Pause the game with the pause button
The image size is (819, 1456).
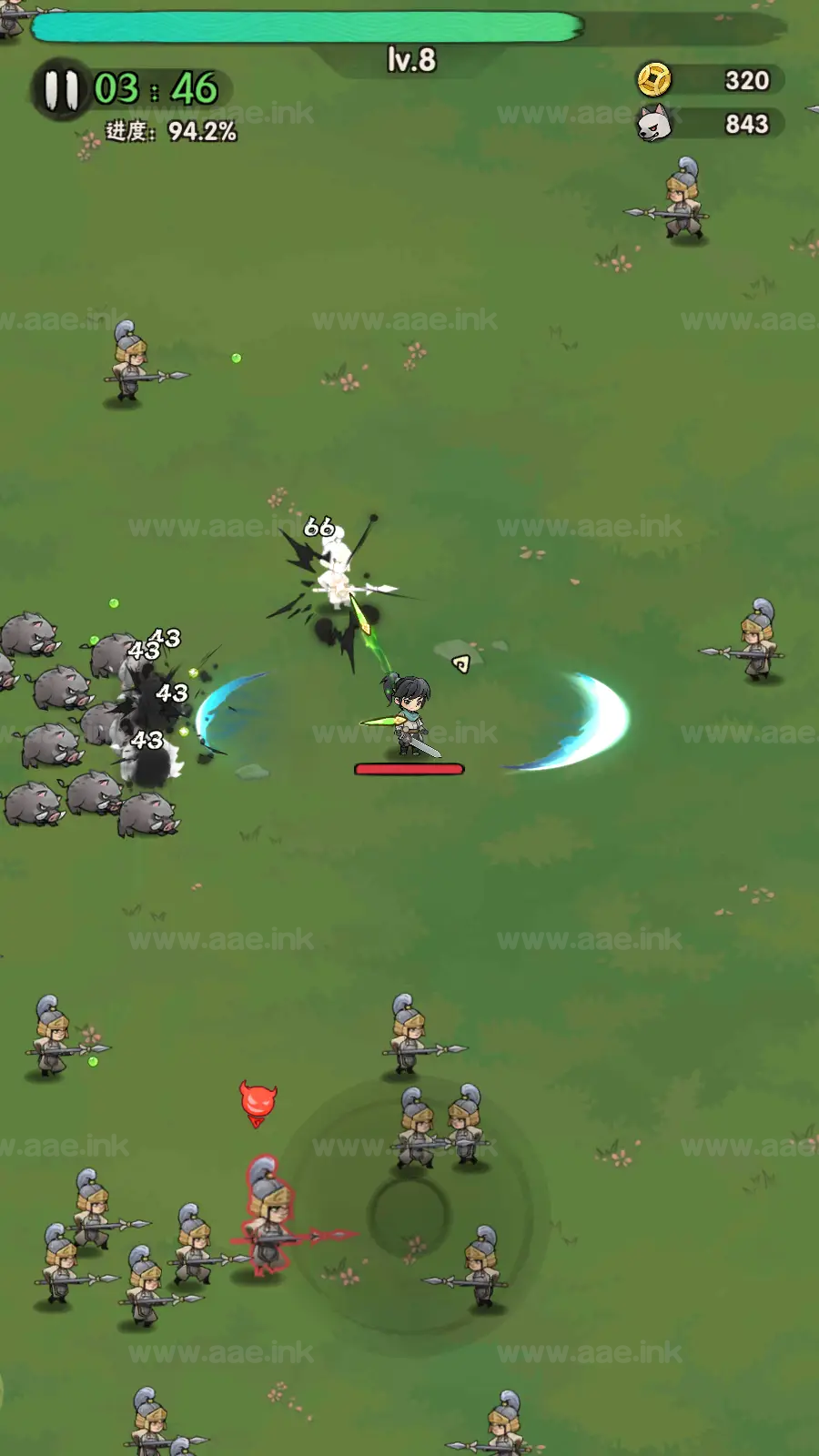coord(60,90)
